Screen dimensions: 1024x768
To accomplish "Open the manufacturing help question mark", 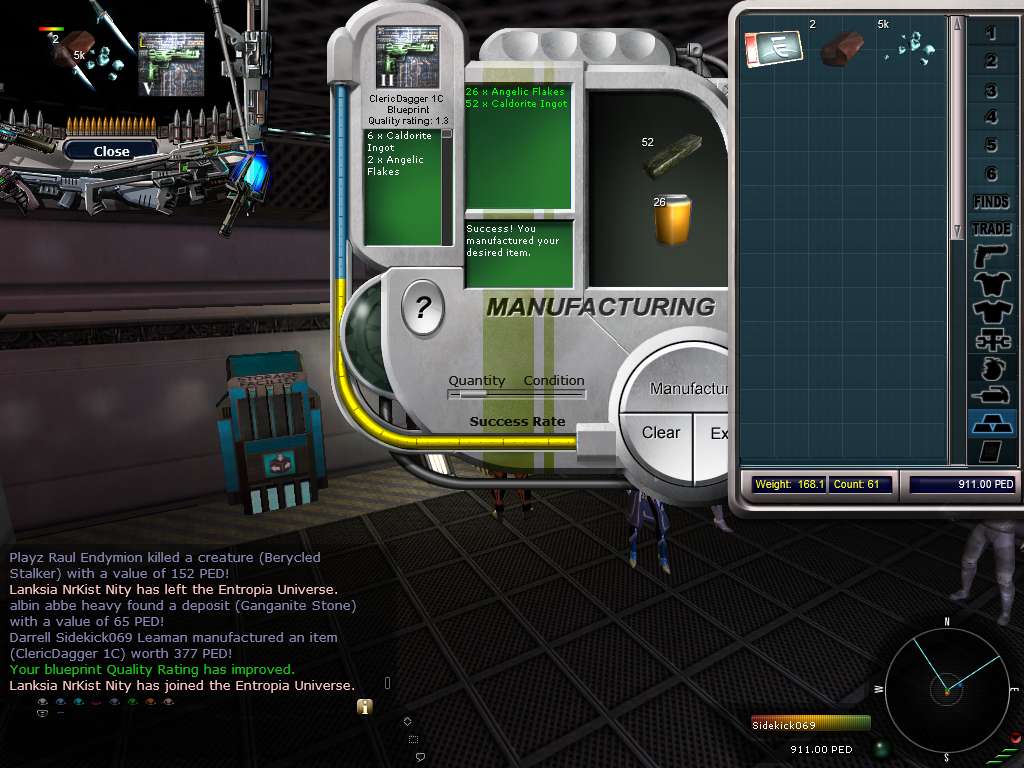I will point(422,307).
